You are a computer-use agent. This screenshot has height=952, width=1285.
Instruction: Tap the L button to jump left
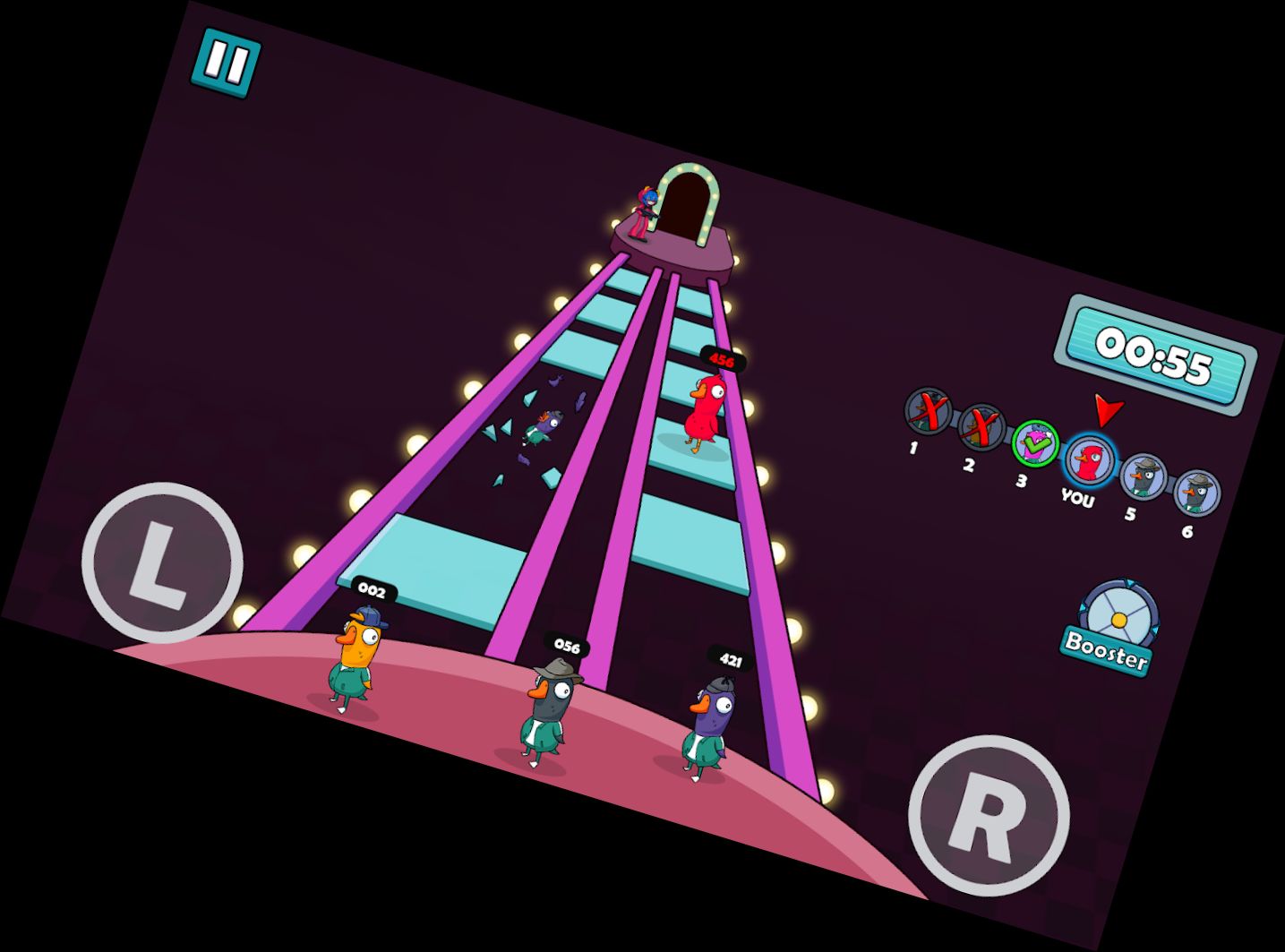coord(162,563)
